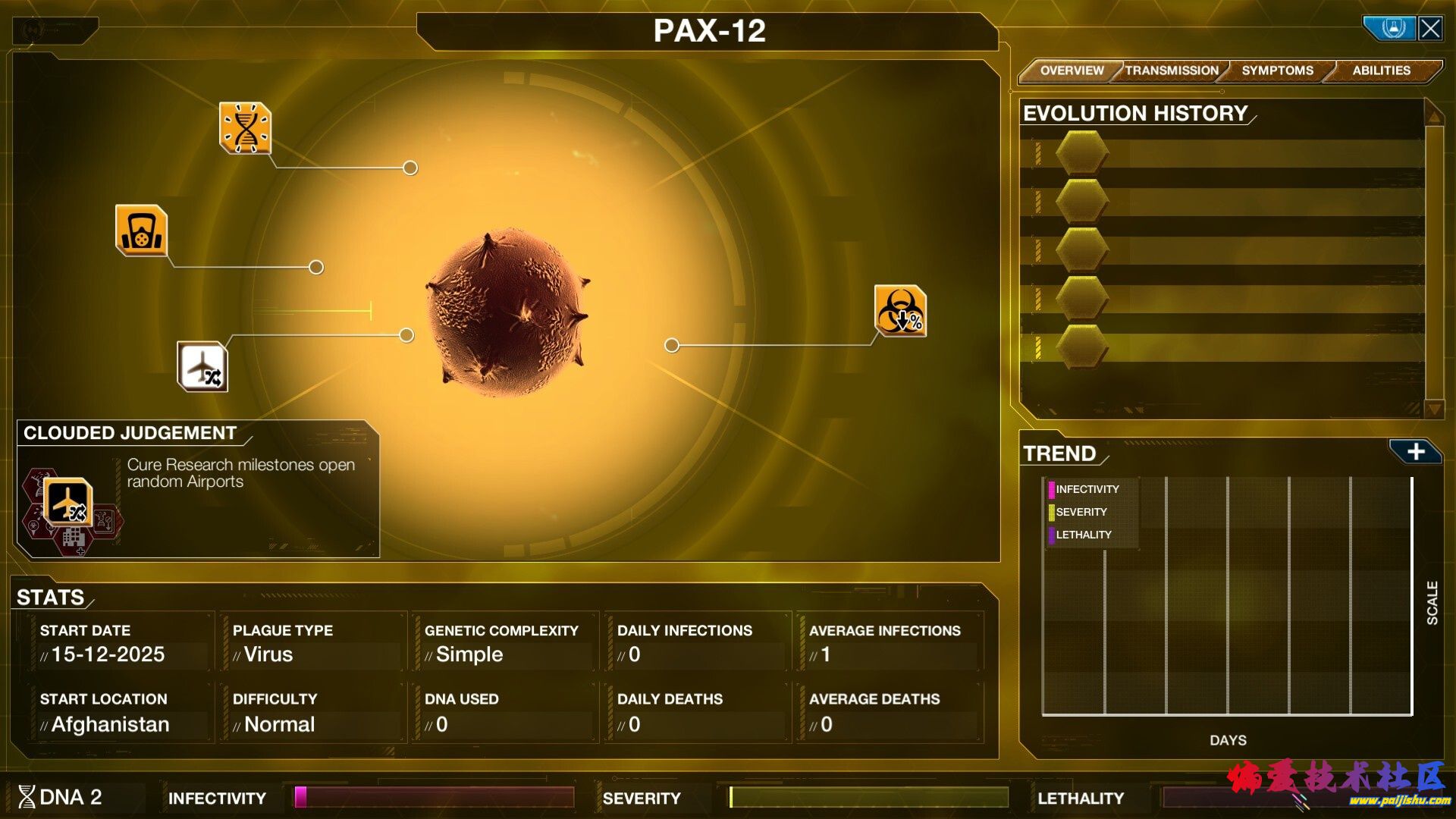Click the blue emblem button beside close
This screenshot has height=819, width=1456.
1392,29
